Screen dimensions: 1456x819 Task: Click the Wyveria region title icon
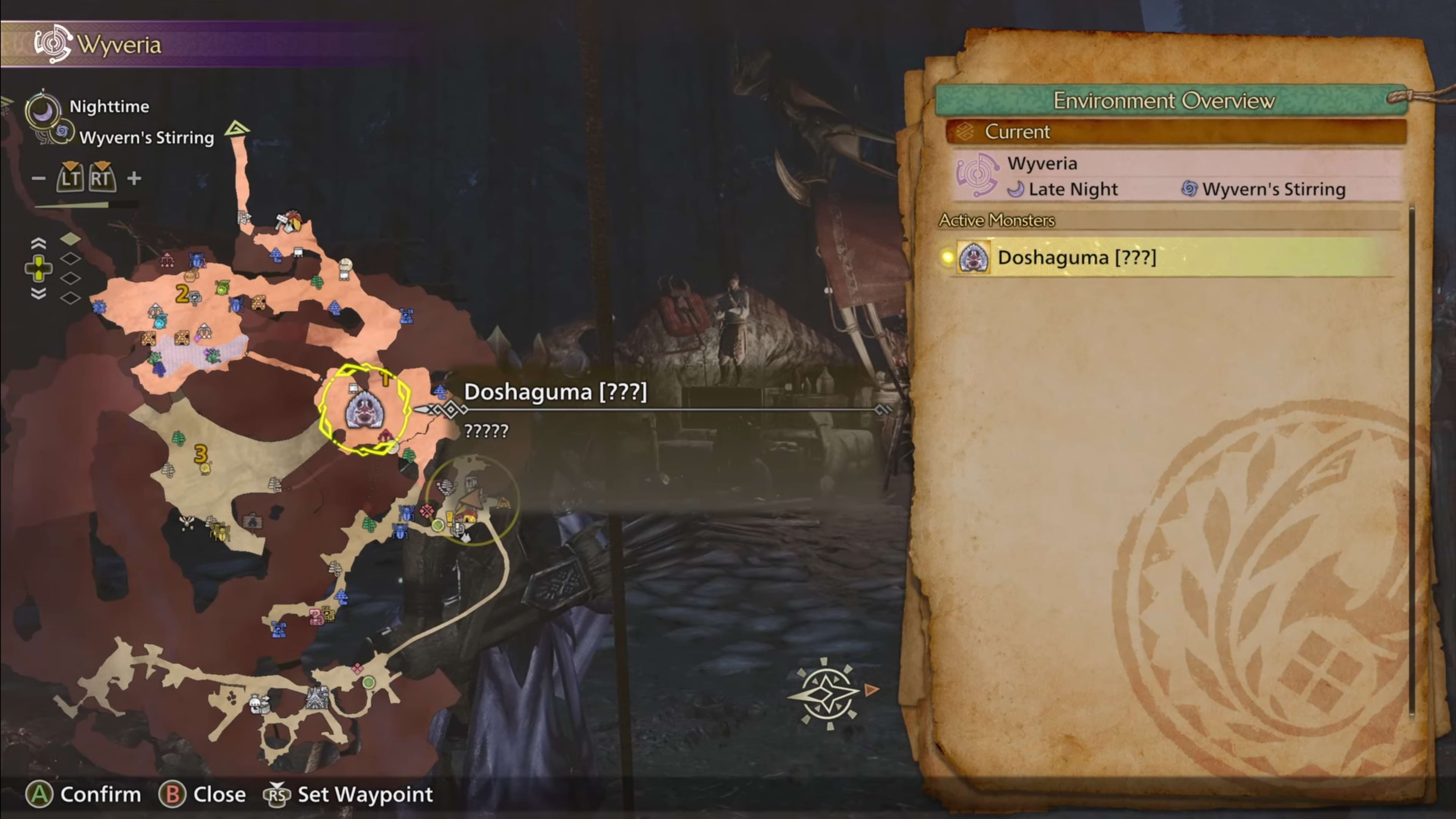(x=53, y=44)
